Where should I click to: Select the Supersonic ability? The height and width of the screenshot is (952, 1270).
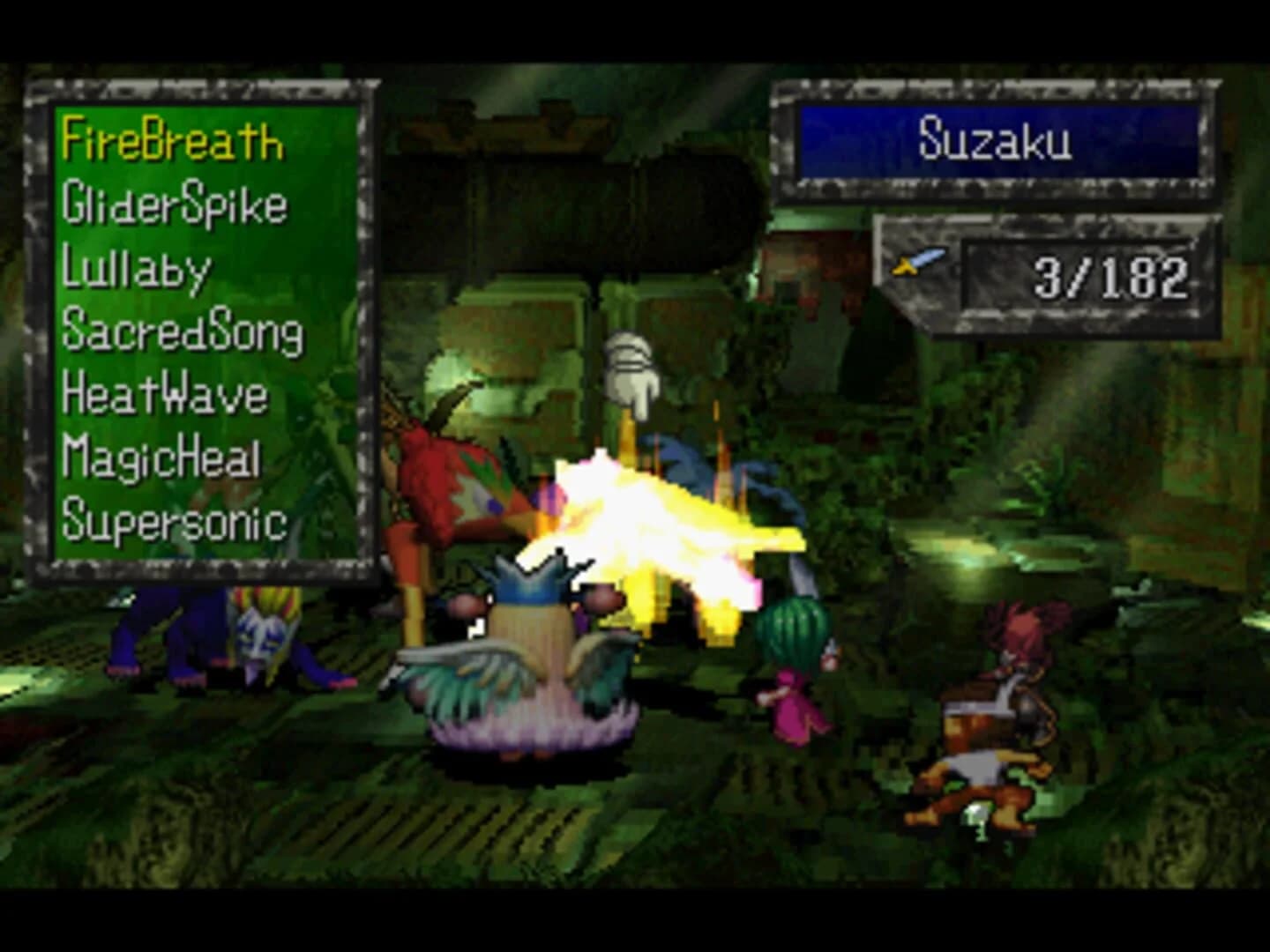point(173,521)
